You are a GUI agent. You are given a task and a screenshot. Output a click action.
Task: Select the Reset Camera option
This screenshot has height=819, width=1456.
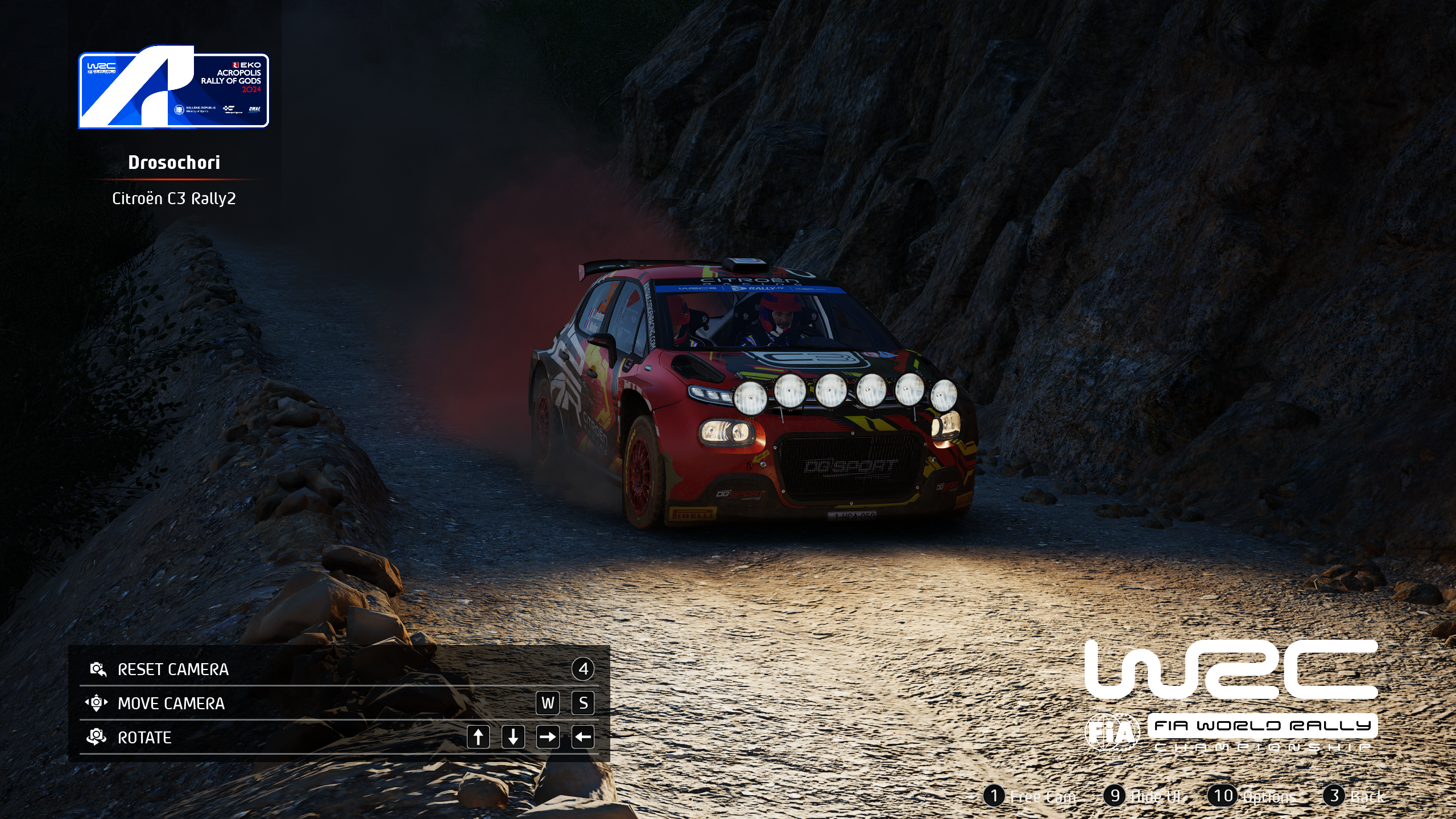point(173,669)
